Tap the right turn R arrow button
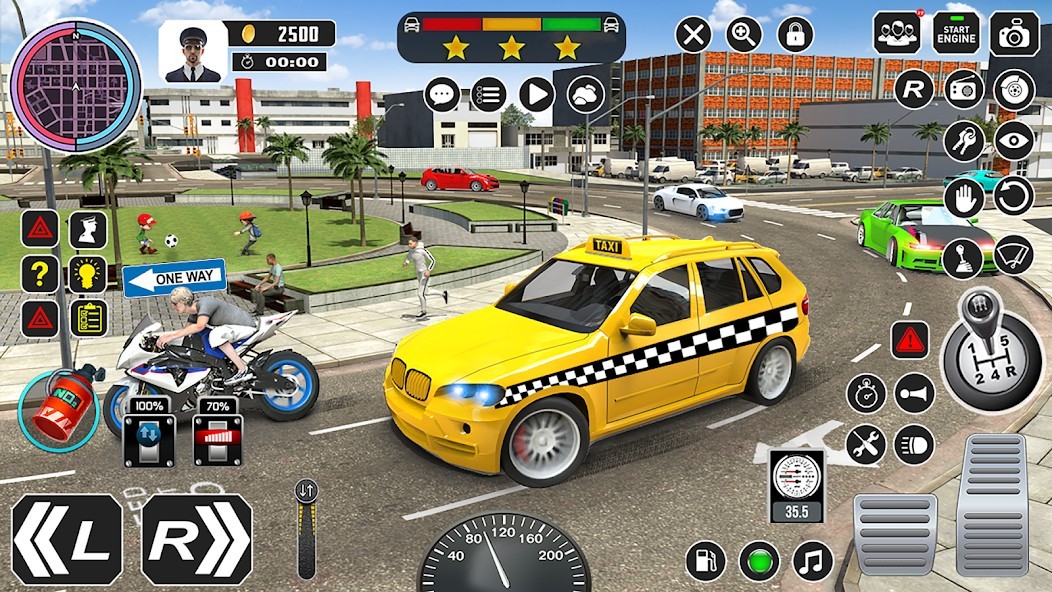Viewport: 1052px width, 592px height. [196, 539]
